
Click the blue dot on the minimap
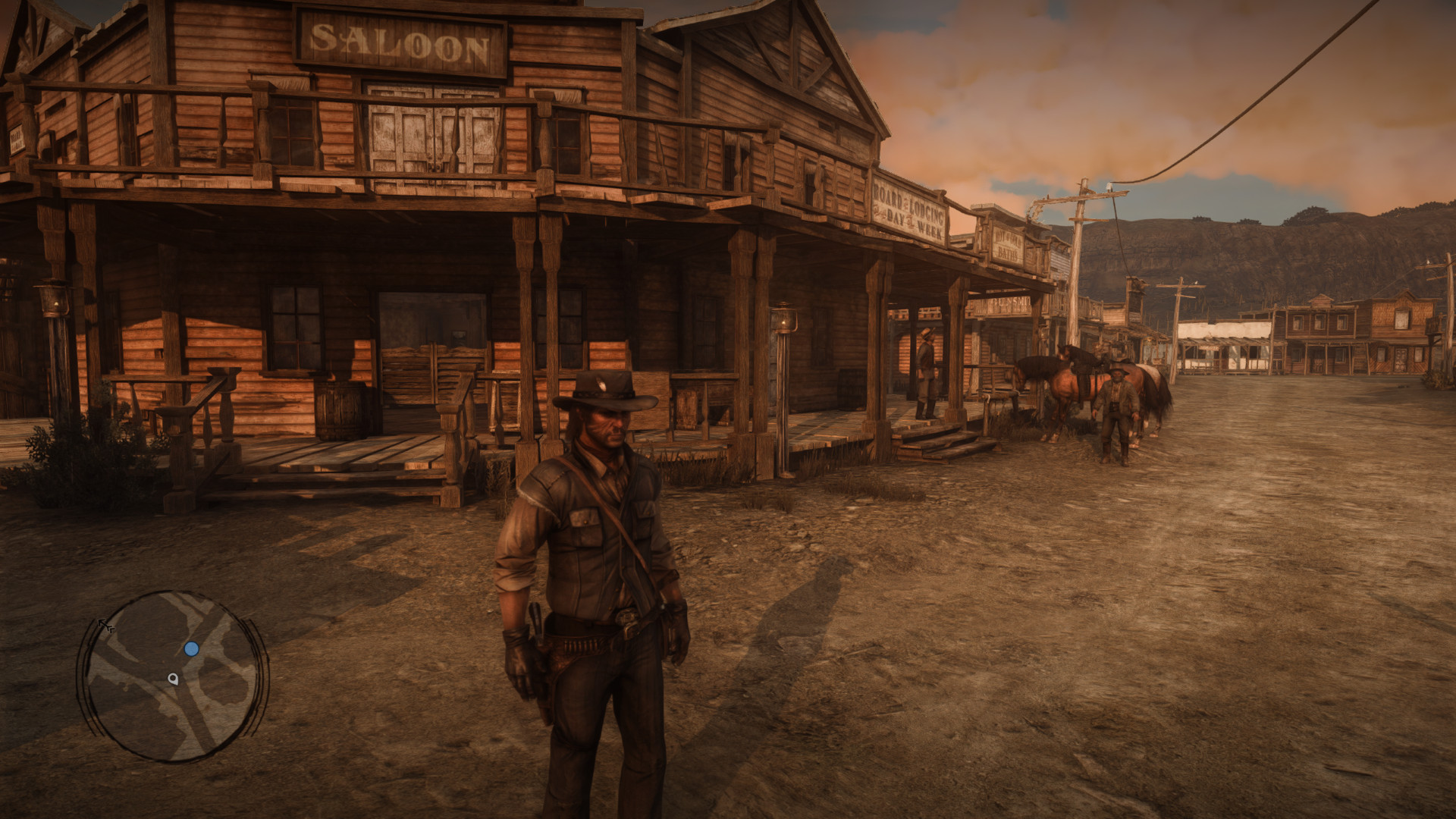(x=191, y=649)
